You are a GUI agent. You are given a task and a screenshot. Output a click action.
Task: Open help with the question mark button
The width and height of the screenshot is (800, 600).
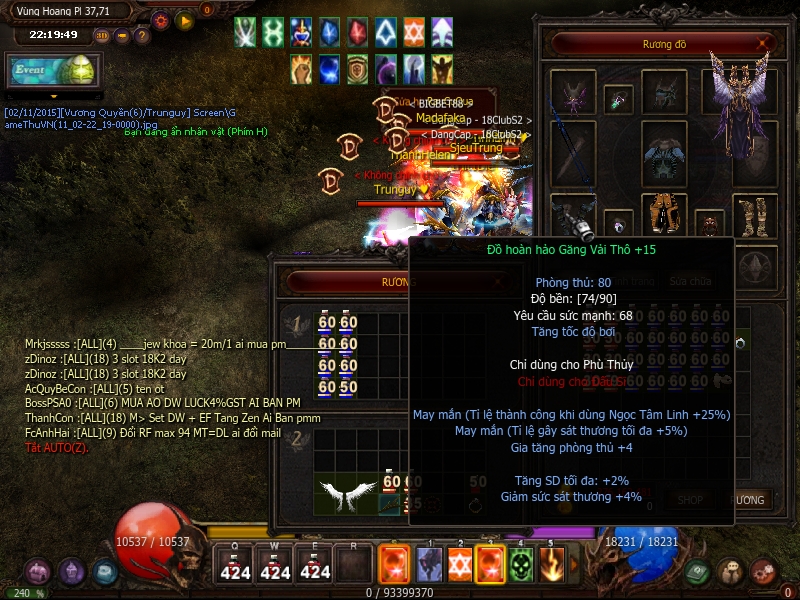point(143,35)
